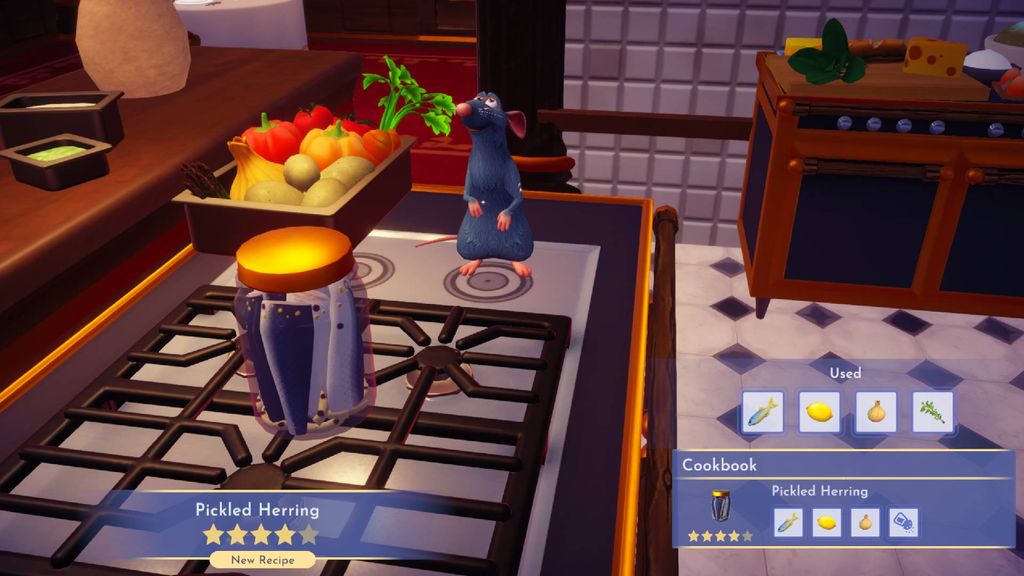Screen dimensions: 1024x576
Task: Click the Cookbook recipe's lemon ingredient
Action: tap(826, 522)
